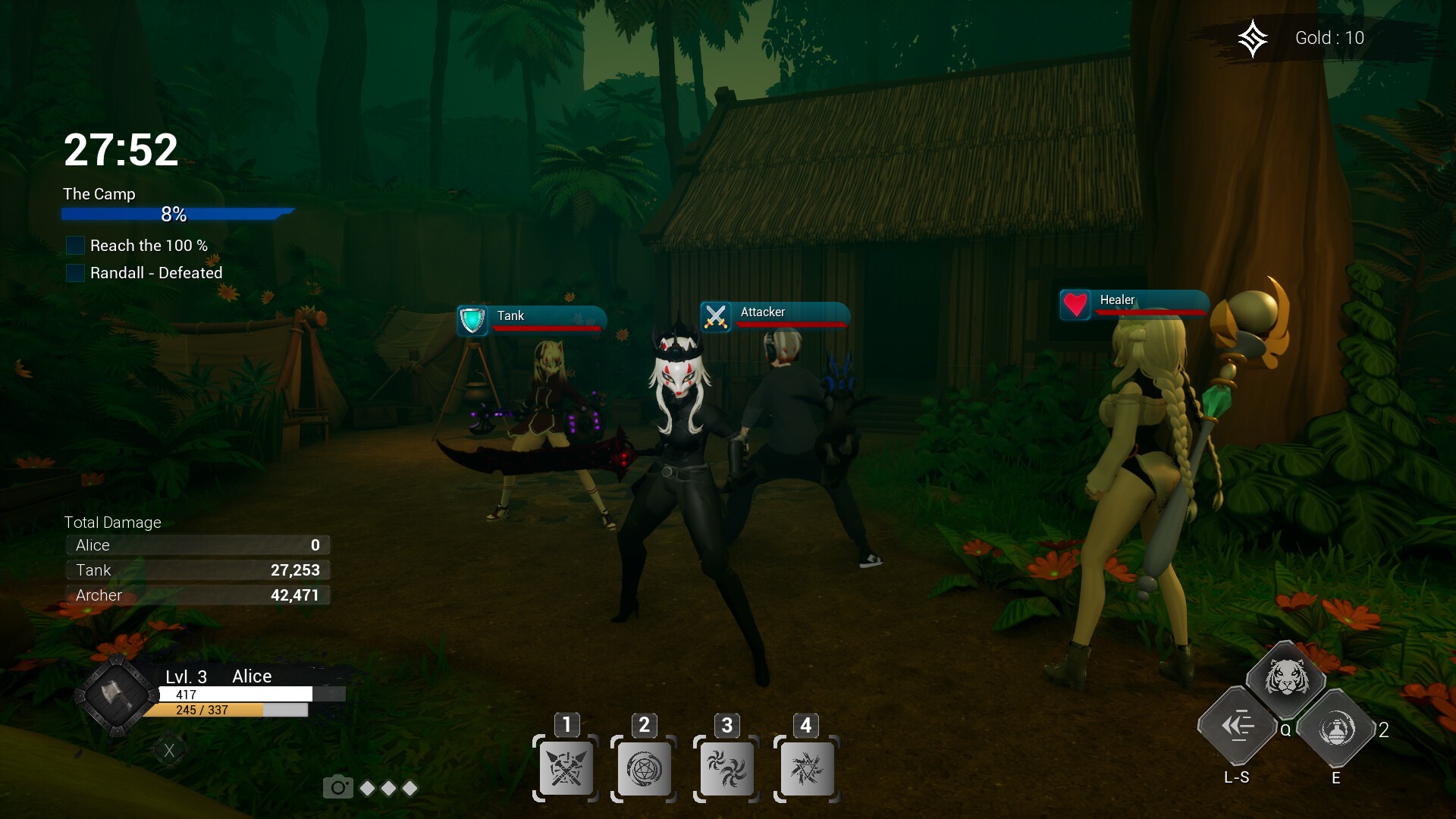
Task: Click the shield icon on Tank's nameplate
Action: point(472,319)
